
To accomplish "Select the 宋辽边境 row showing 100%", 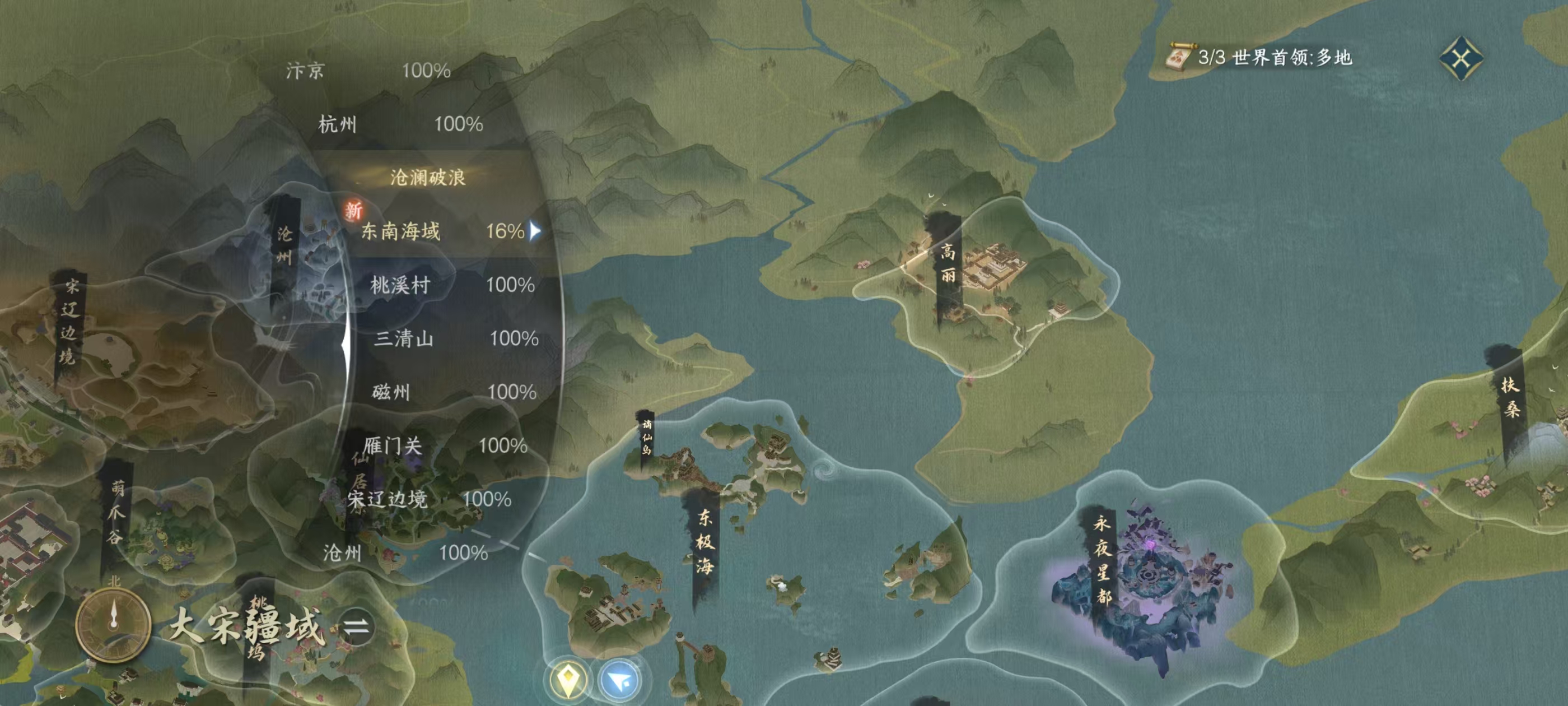I will tap(428, 499).
